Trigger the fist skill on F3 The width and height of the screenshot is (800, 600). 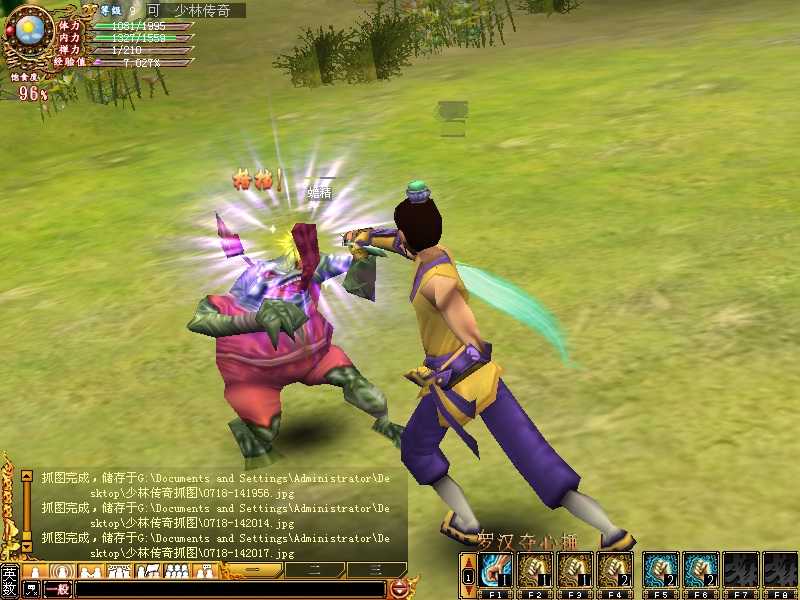pos(577,569)
